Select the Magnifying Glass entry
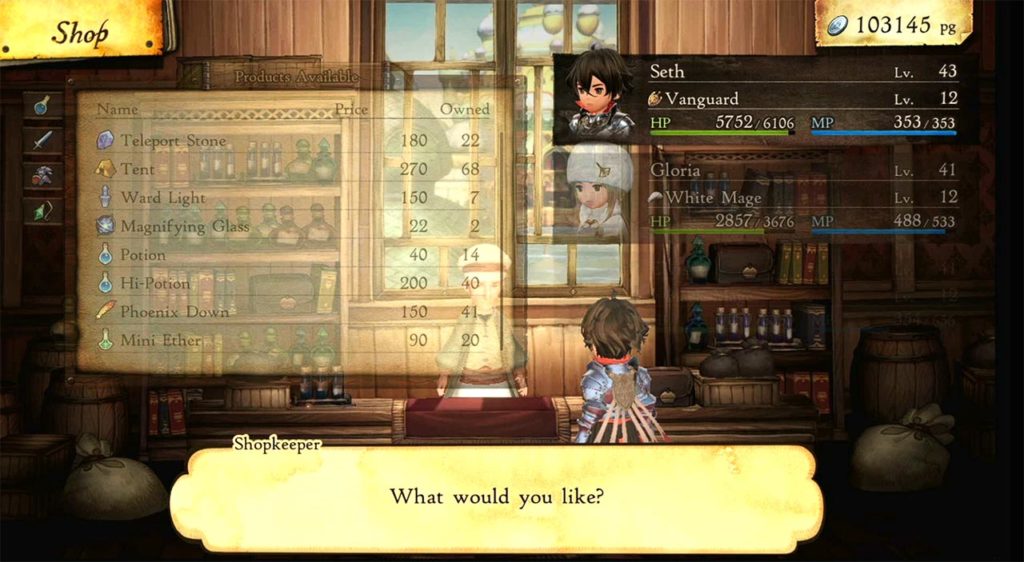The height and width of the screenshot is (562, 1024). [x=185, y=227]
